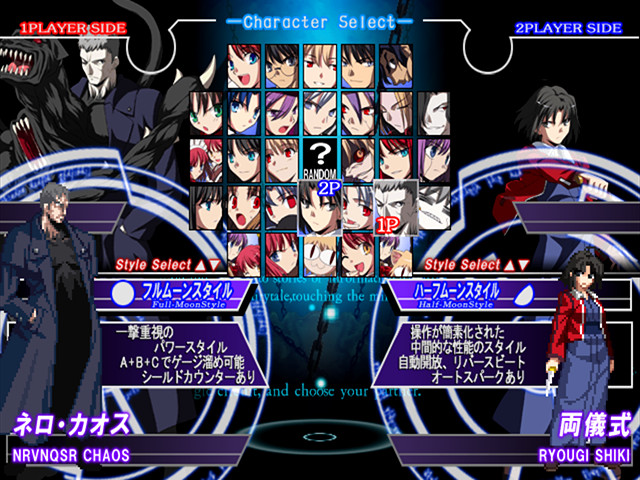Screen dimensions: 640x480
Task: Pick Ryougi Shiki portrait marked 2P
Action: point(320,206)
